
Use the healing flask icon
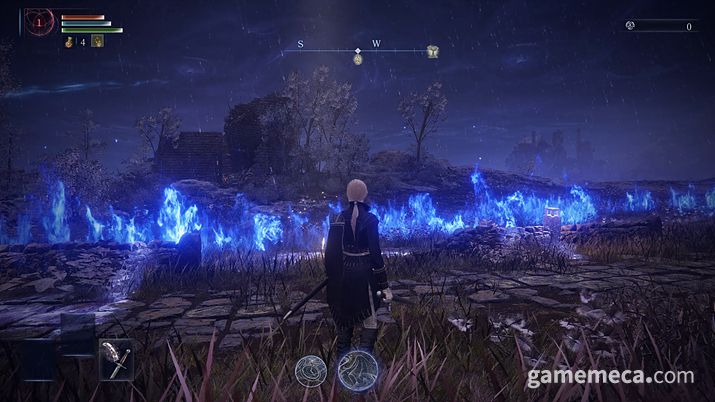[69, 41]
